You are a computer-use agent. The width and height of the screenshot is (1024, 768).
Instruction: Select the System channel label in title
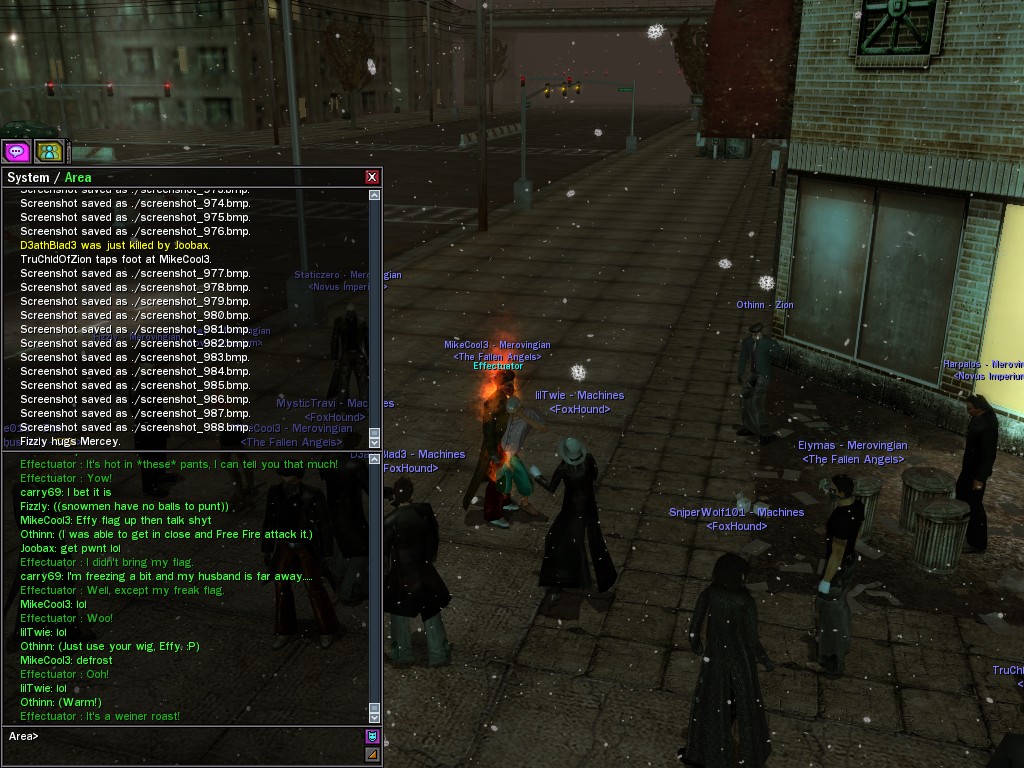28,178
